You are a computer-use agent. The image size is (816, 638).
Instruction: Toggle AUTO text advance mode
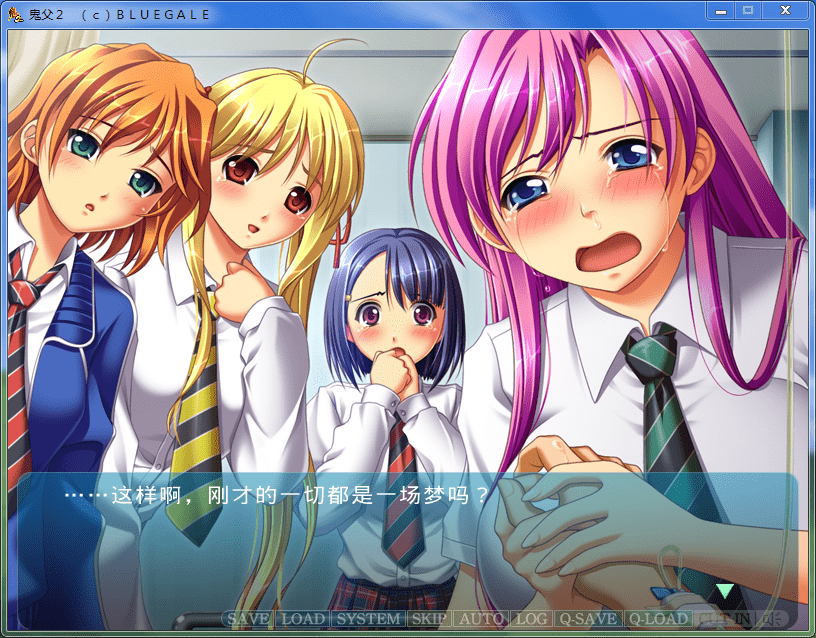[x=481, y=619]
